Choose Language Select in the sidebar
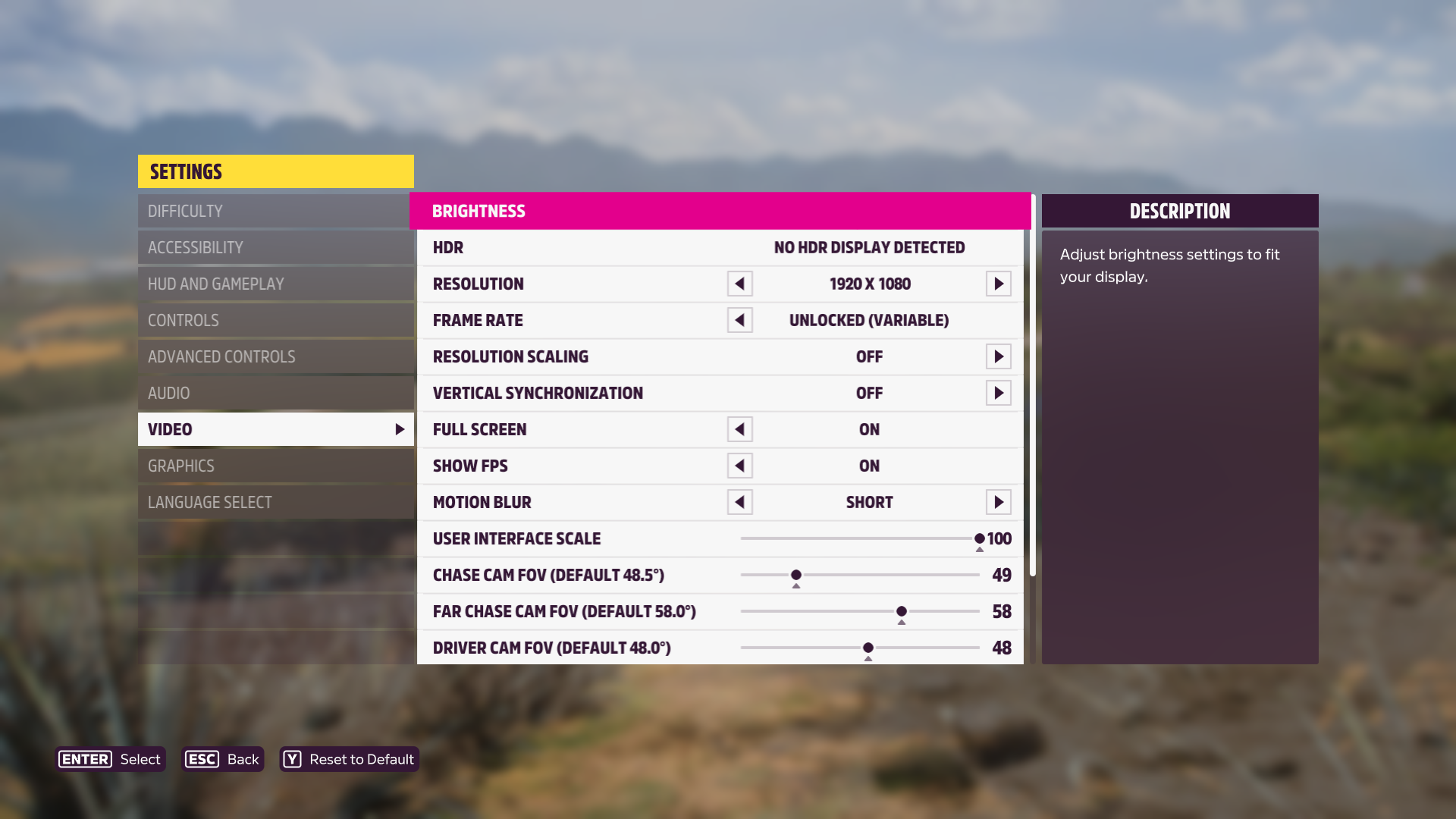 [x=275, y=502]
